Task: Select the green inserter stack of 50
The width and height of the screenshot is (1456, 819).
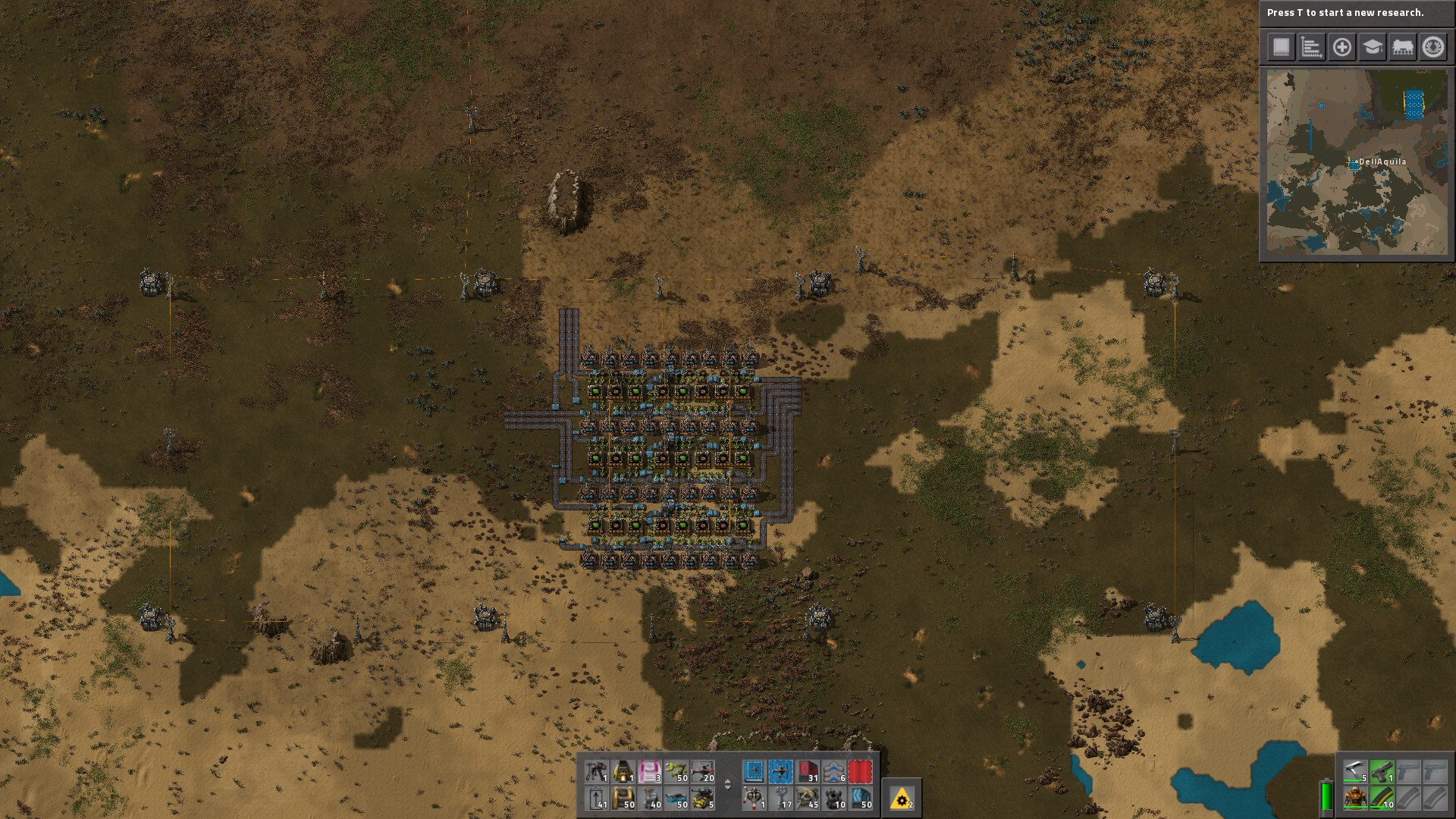Action: pos(676,772)
